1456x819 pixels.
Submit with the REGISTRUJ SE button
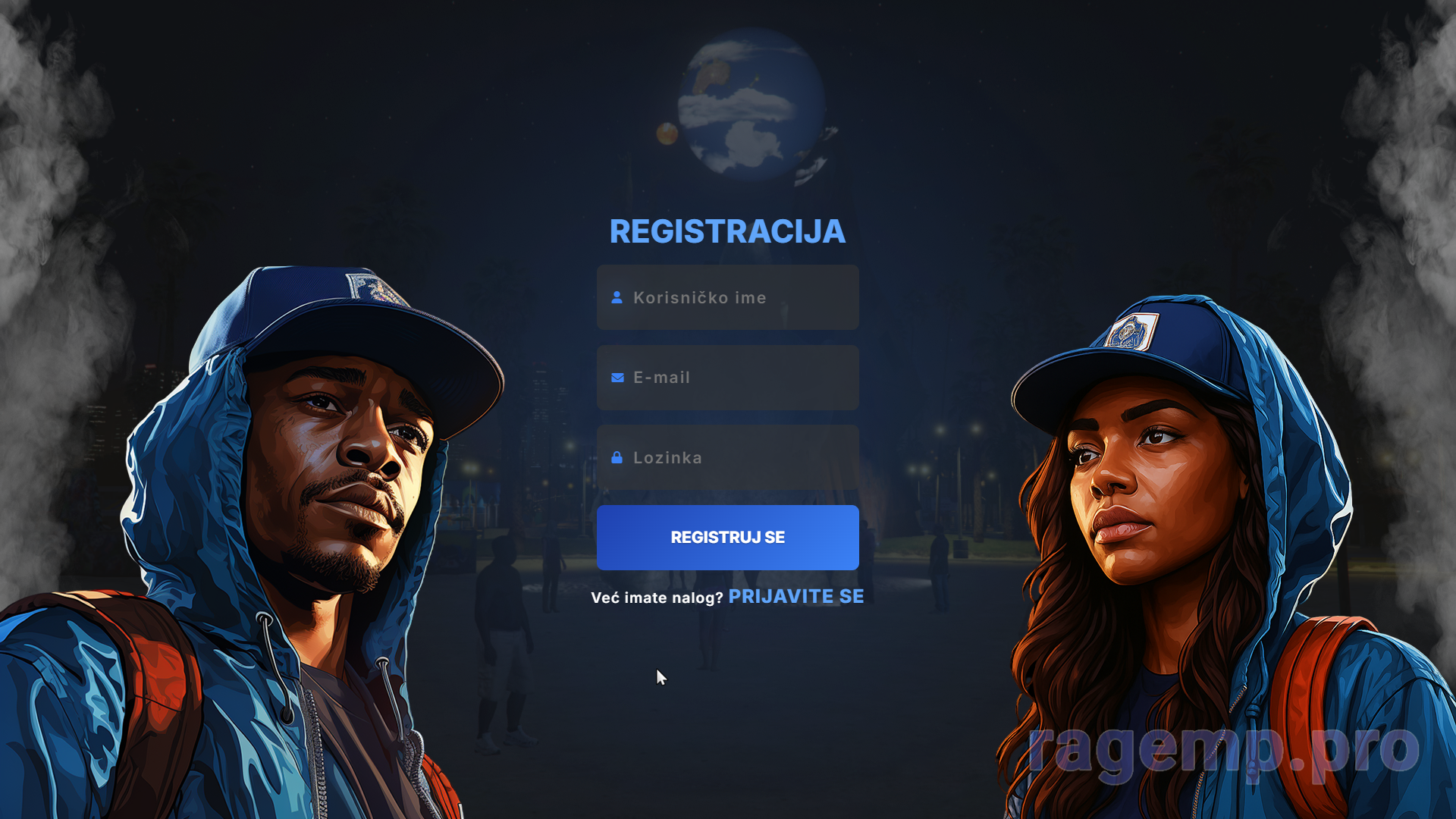(x=728, y=538)
